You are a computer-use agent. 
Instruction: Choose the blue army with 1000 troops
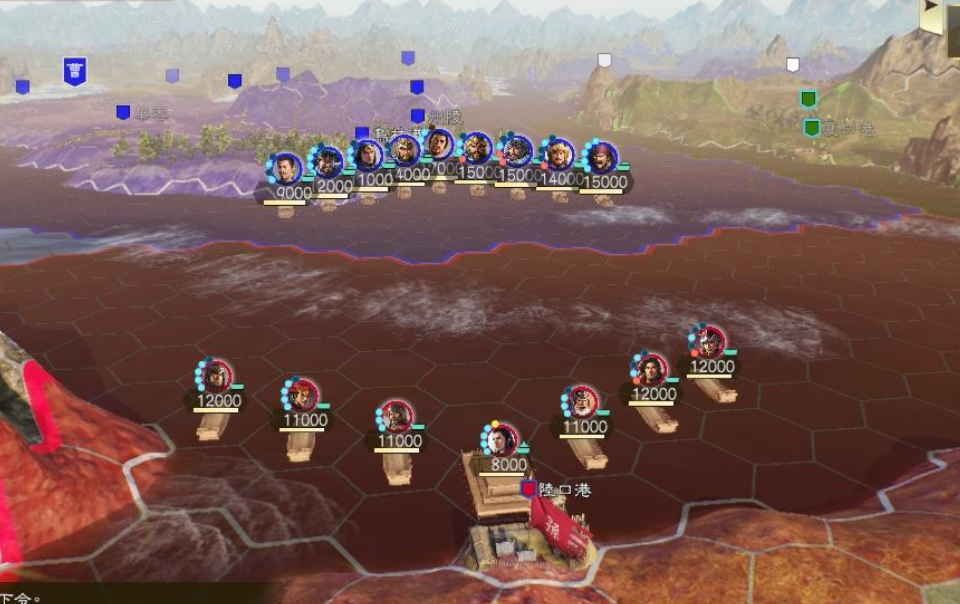369,156
